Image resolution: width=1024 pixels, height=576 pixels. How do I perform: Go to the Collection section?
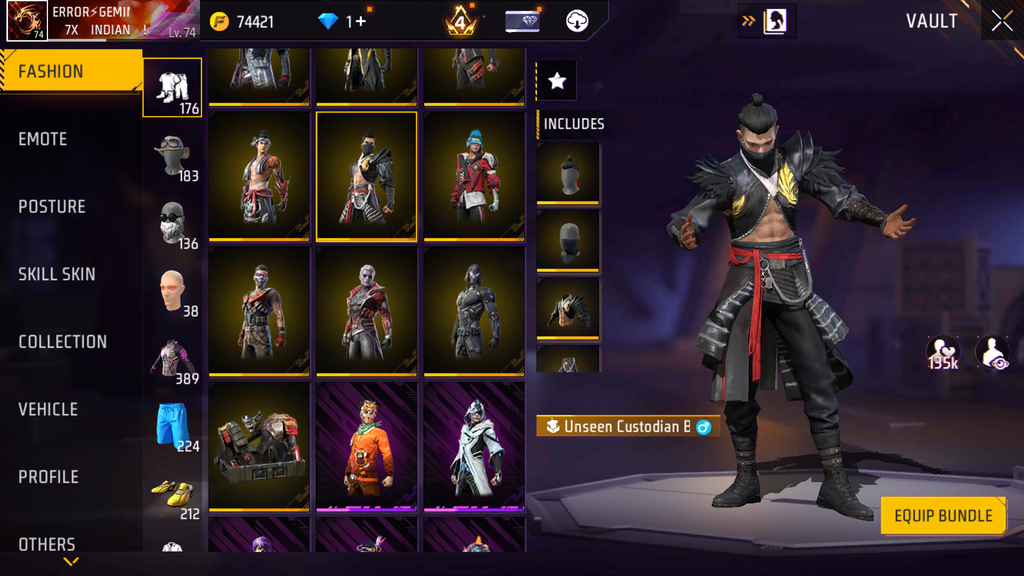[62, 342]
